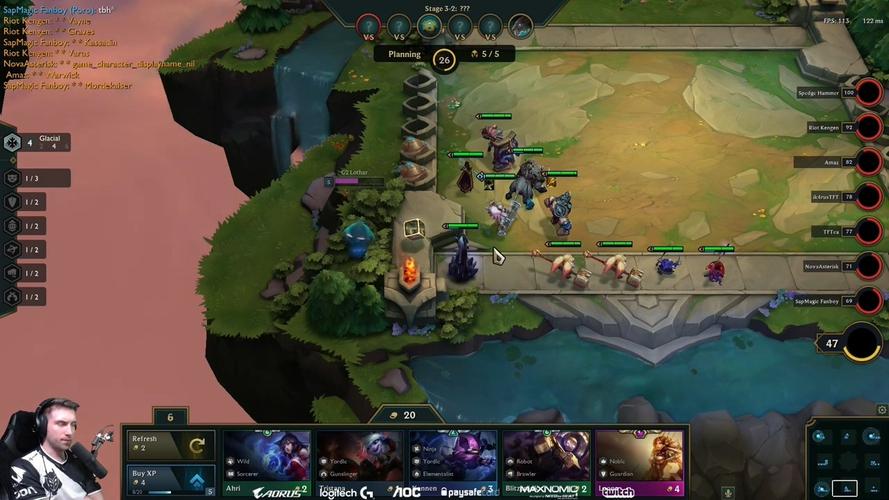Purchase the Leona Noble Guardian card
Viewport: 889px width, 500px height.
(639, 464)
